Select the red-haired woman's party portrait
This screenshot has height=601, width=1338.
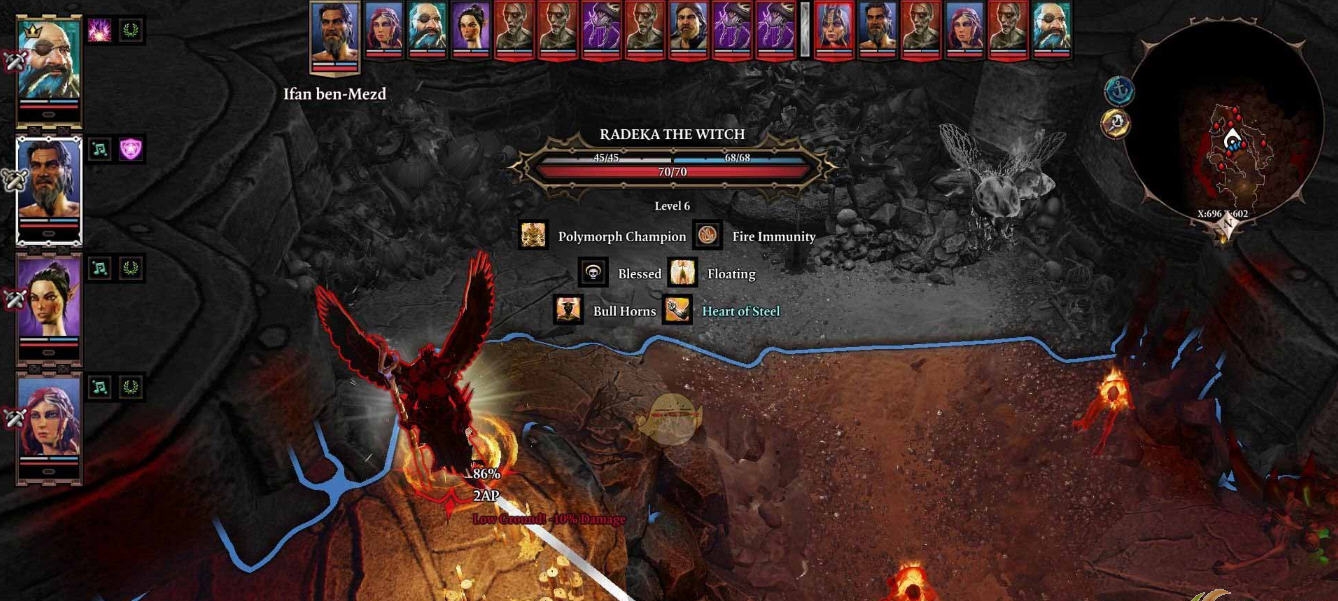click(x=49, y=420)
